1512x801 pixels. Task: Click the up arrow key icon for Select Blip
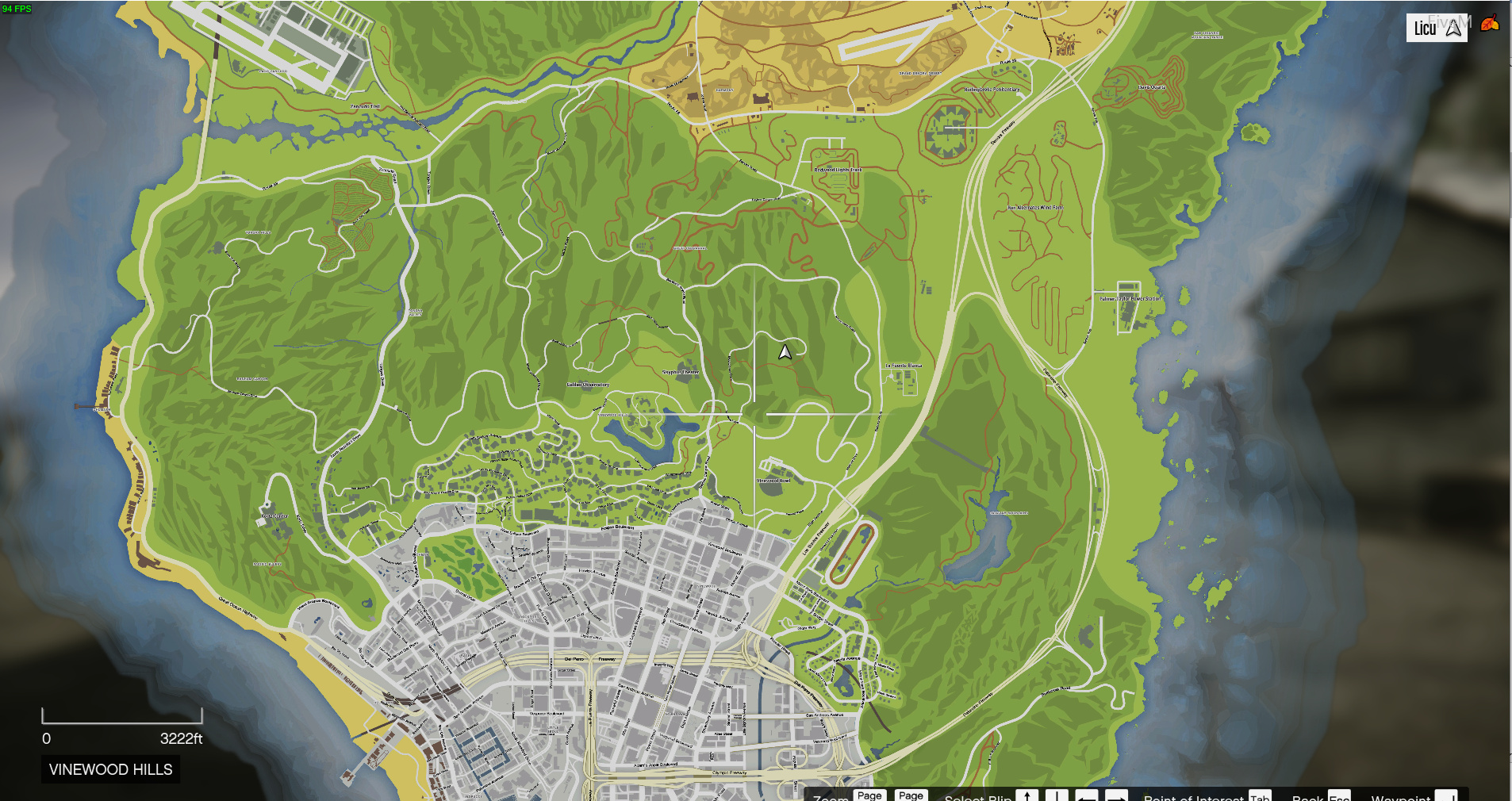click(1027, 795)
